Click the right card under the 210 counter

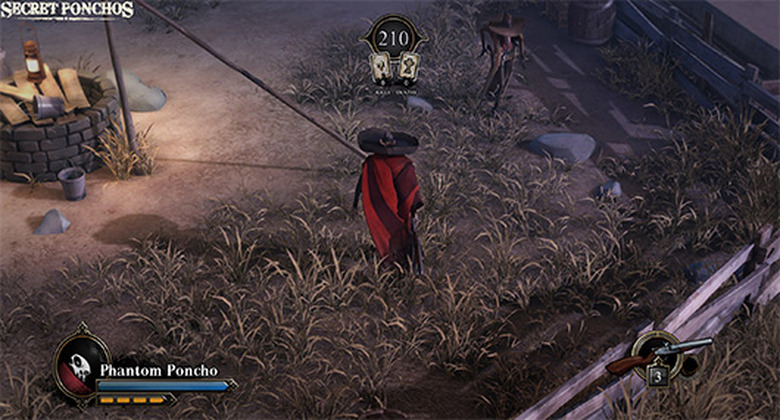click(407, 67)
